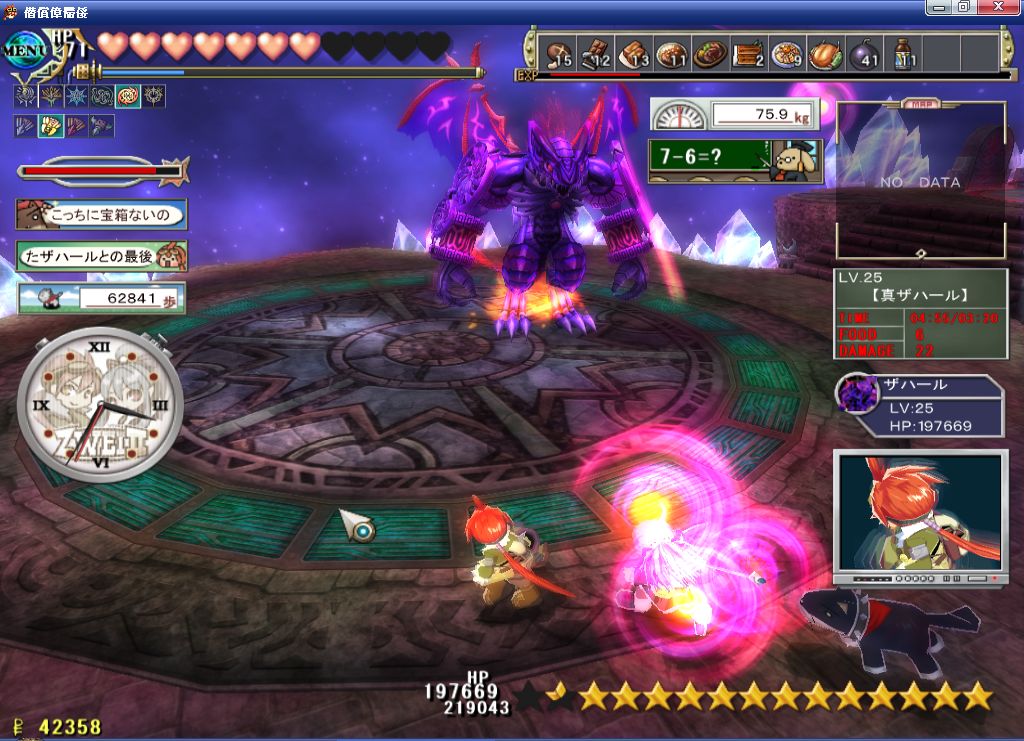Open the MENU orb
Viewport: 1024px width, 741px height.
[x=26, y=48]
